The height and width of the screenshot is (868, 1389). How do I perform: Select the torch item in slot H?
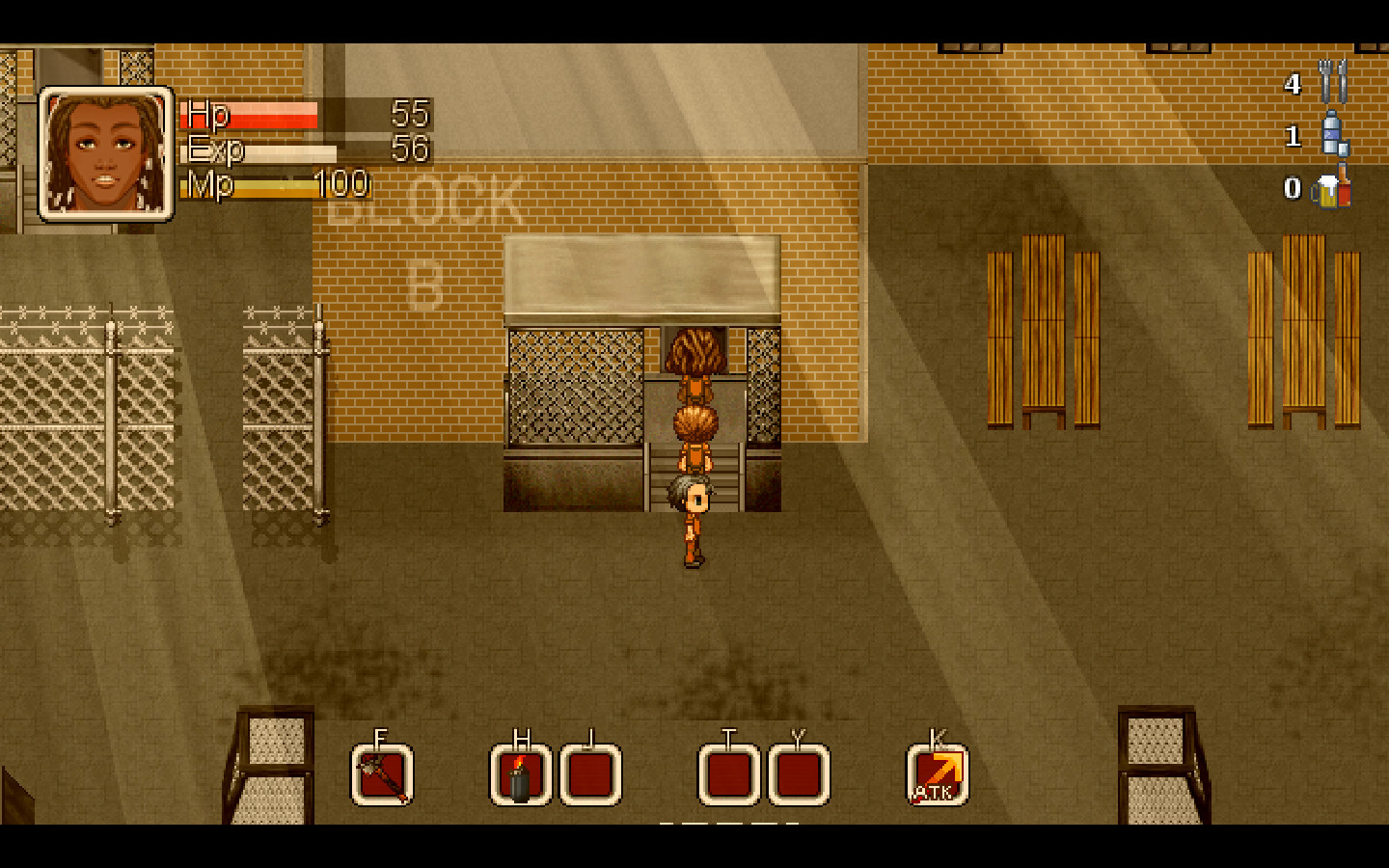[520, 773]
